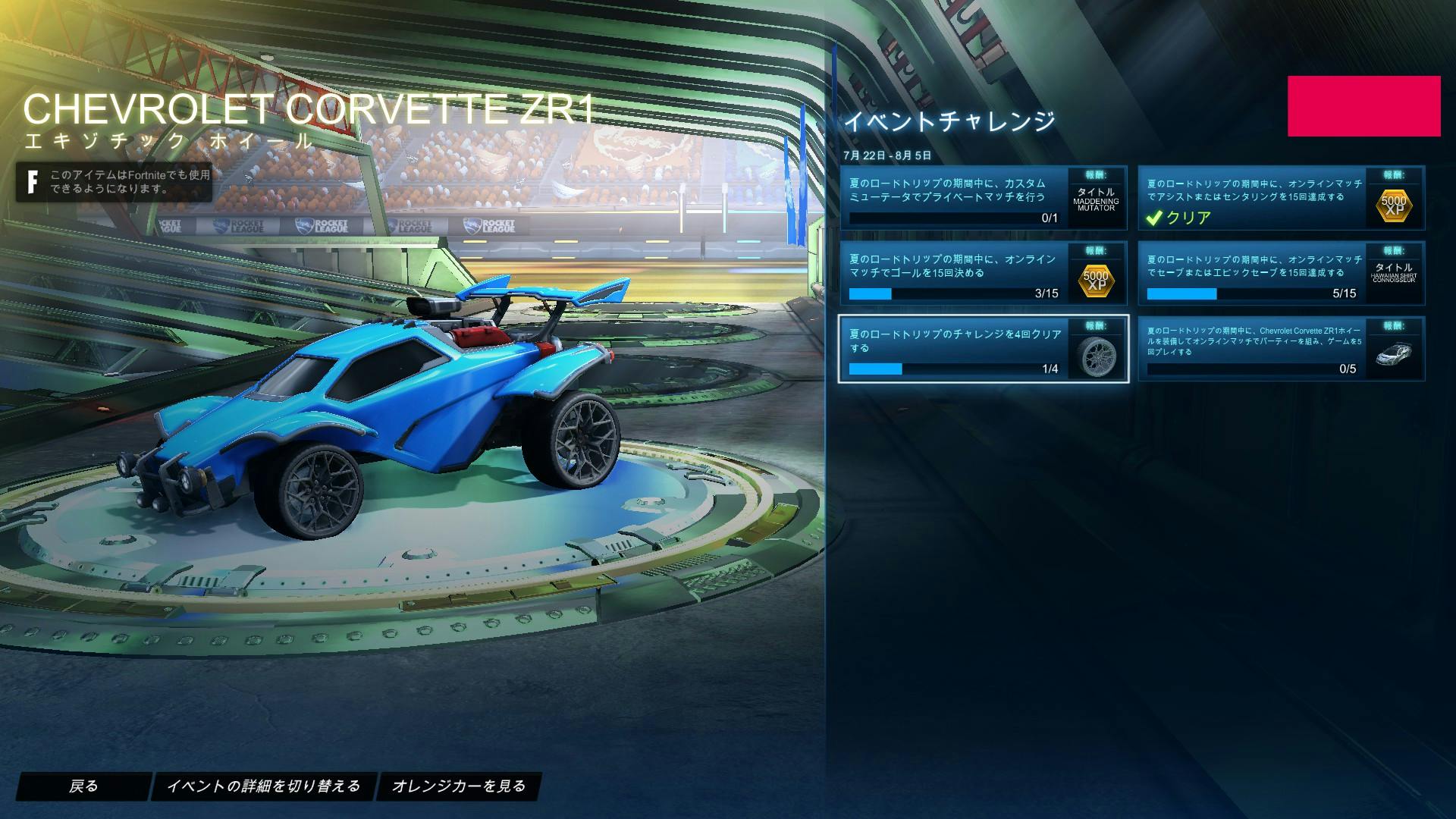Choose the clear 4 challenges wheel reward tile
This screenshot has width=1456, height=819.
tap(983, 349)
